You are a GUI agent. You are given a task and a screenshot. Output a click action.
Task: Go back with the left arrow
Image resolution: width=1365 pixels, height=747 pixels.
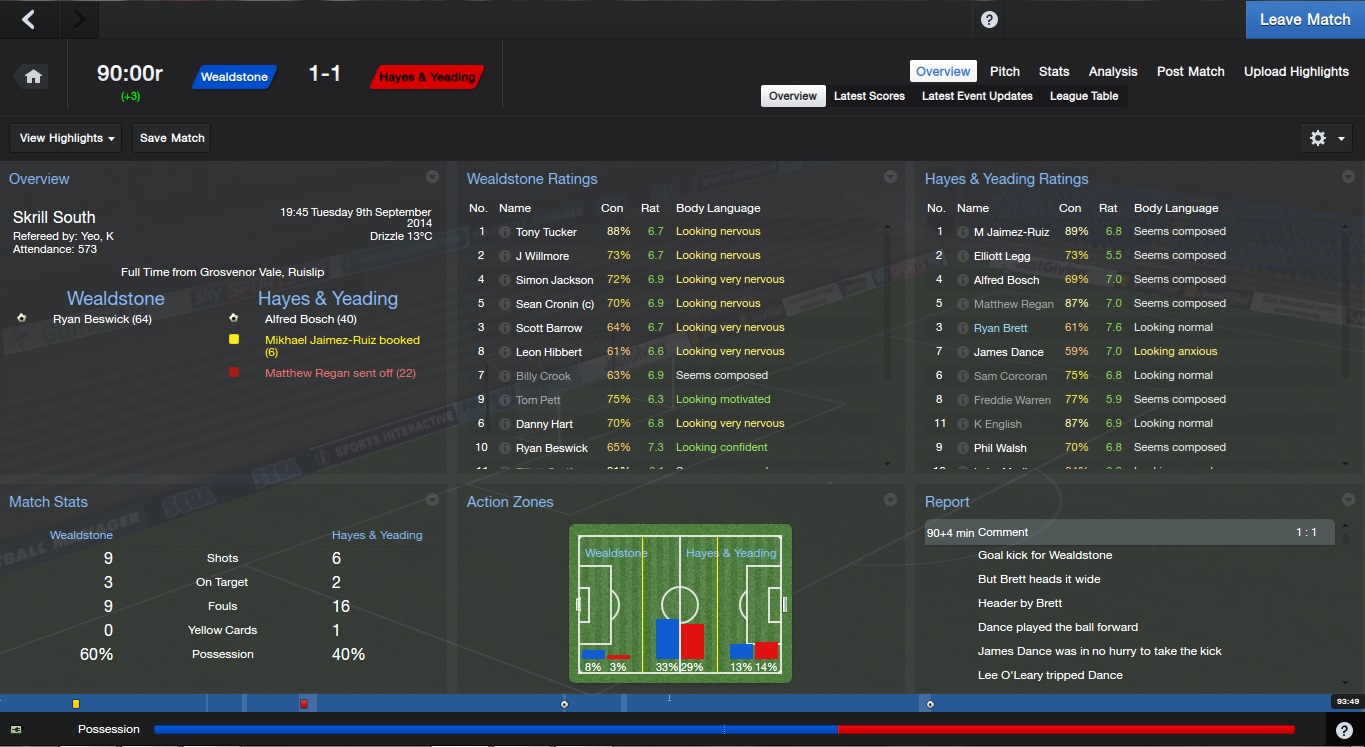(29, 19)
